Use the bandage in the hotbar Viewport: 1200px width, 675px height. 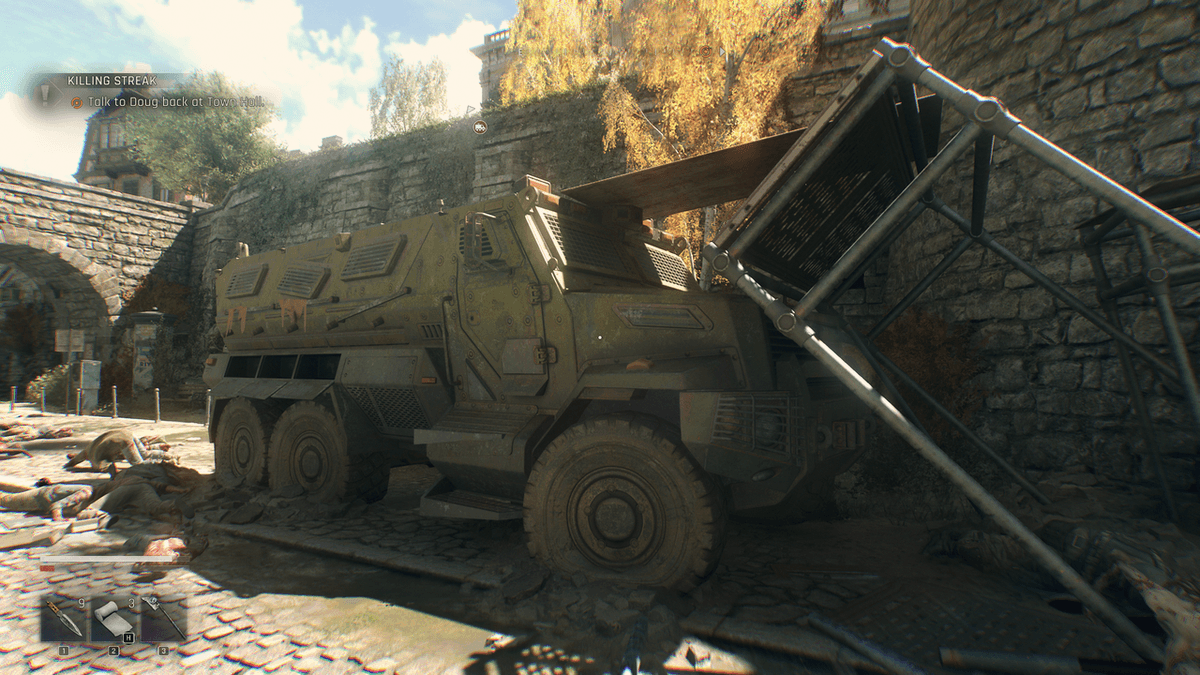tap(113, 620)
